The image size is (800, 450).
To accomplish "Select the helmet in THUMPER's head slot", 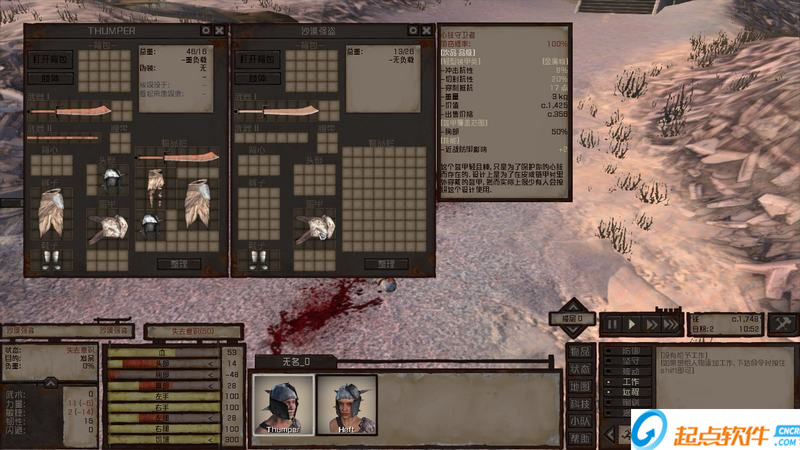I will pyautogui.click(x=110, y=177).
